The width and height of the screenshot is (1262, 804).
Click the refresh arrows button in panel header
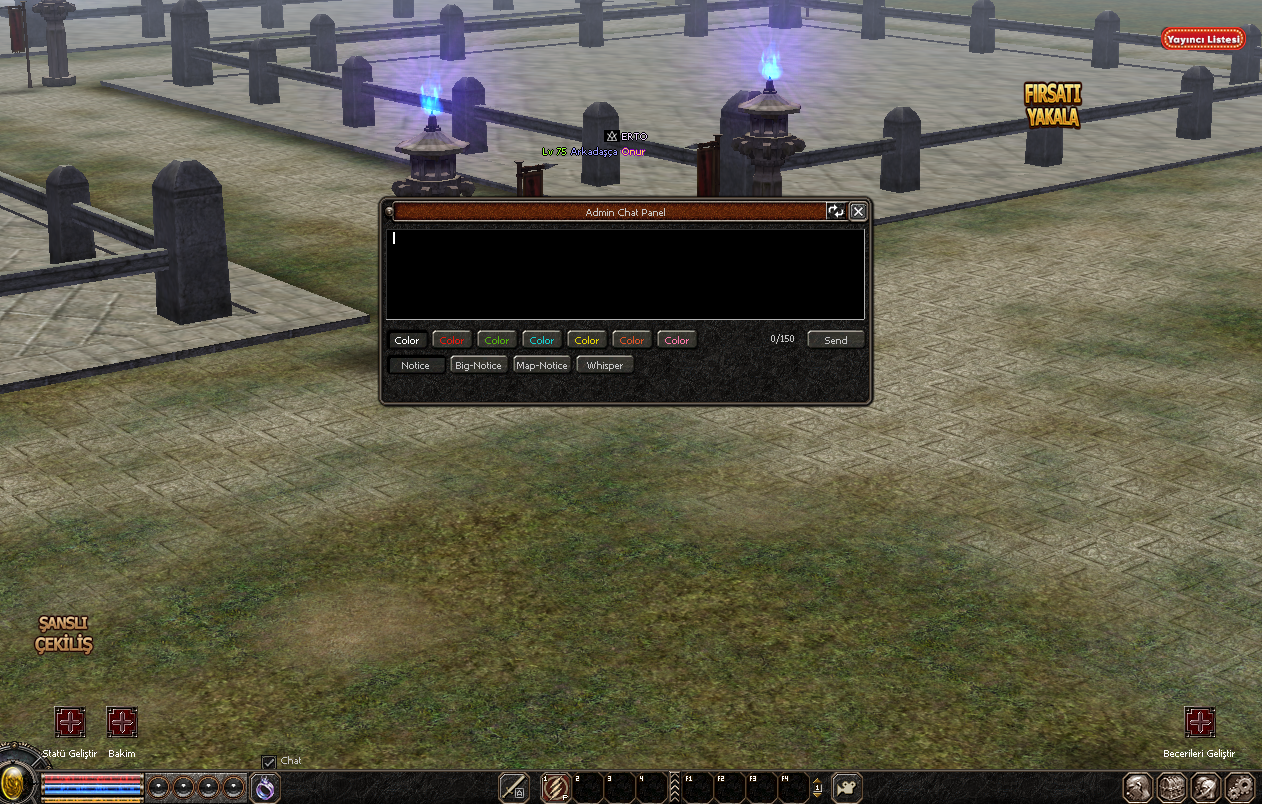(835, 211)
